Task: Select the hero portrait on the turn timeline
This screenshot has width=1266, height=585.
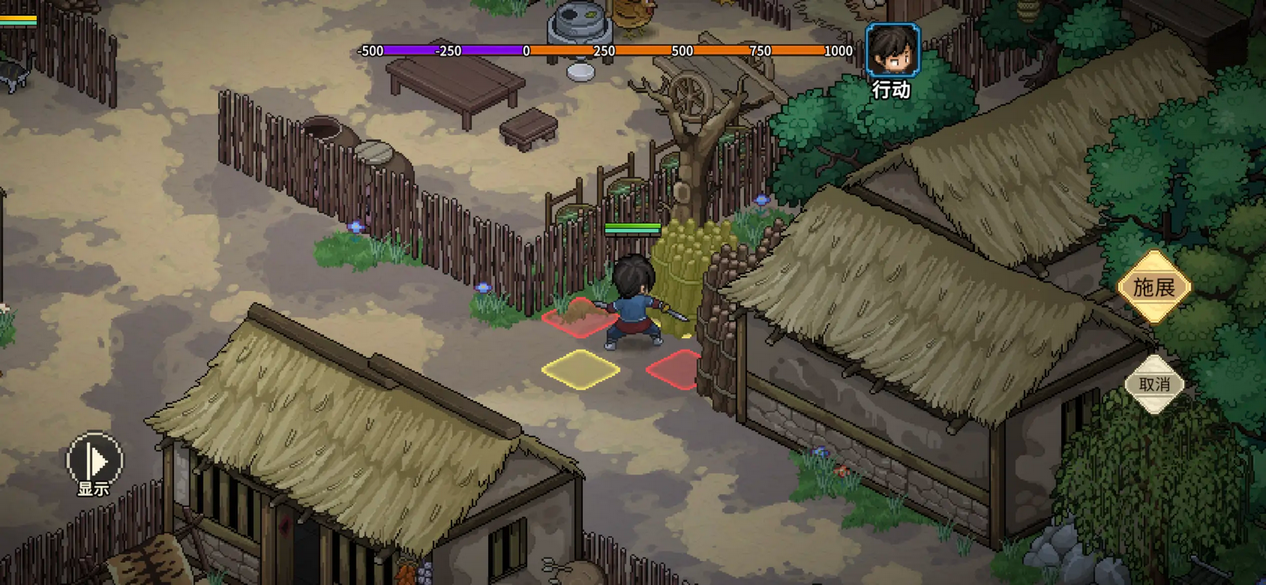Action: pyautogui.click(x=892, y=50)
